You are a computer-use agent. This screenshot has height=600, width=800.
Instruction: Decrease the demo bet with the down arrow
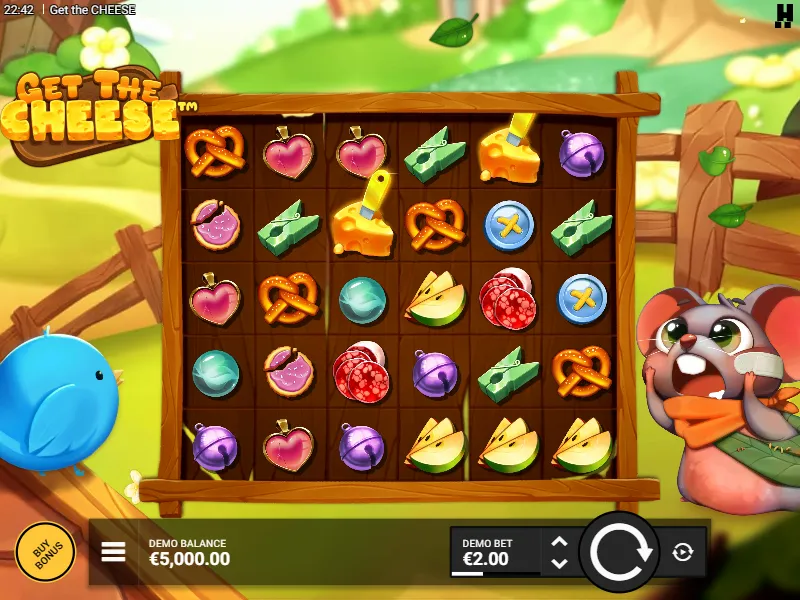(560, 563)
